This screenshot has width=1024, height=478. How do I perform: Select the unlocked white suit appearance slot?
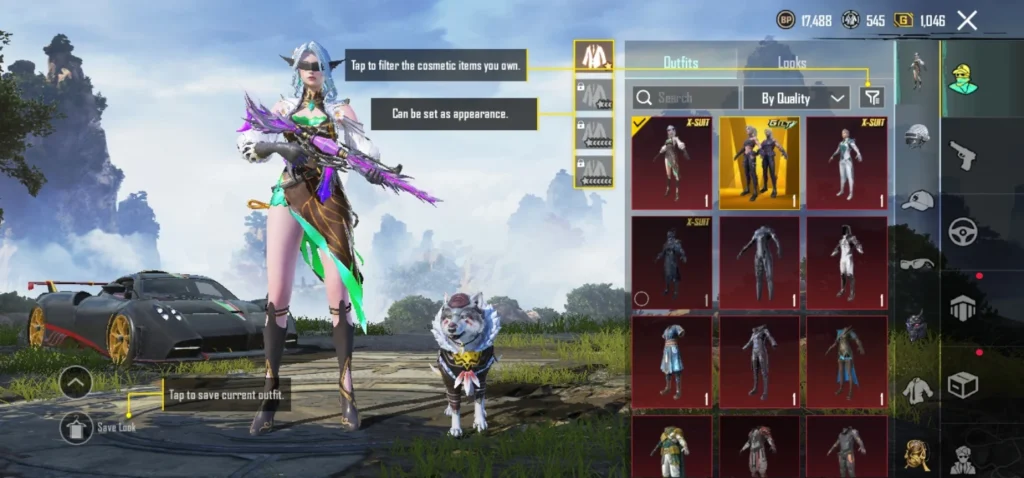pyautogui.click(x=593, y=57)
